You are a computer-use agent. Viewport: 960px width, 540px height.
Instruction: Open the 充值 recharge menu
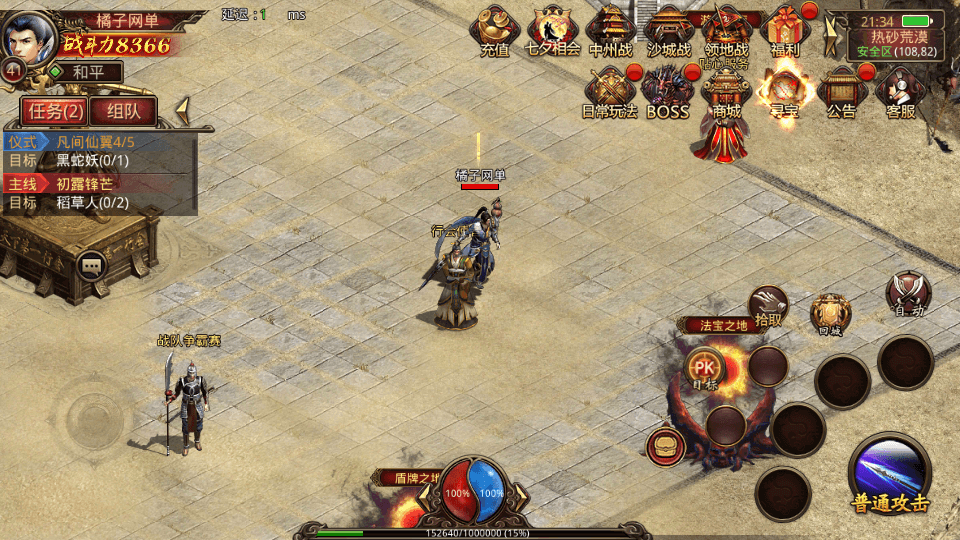click(494, 30)
